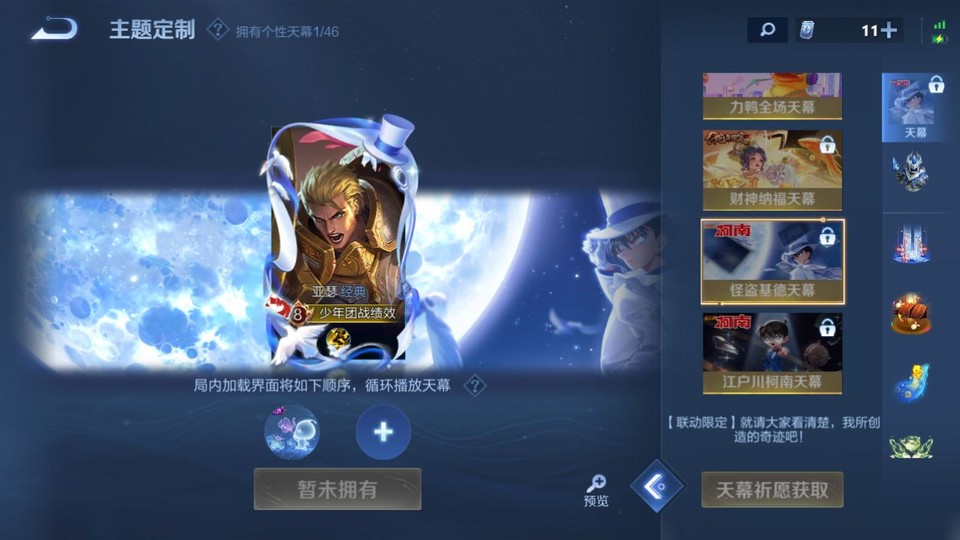
Task: Collapse the side panel with diamond arrow
Action: point(657,487)
